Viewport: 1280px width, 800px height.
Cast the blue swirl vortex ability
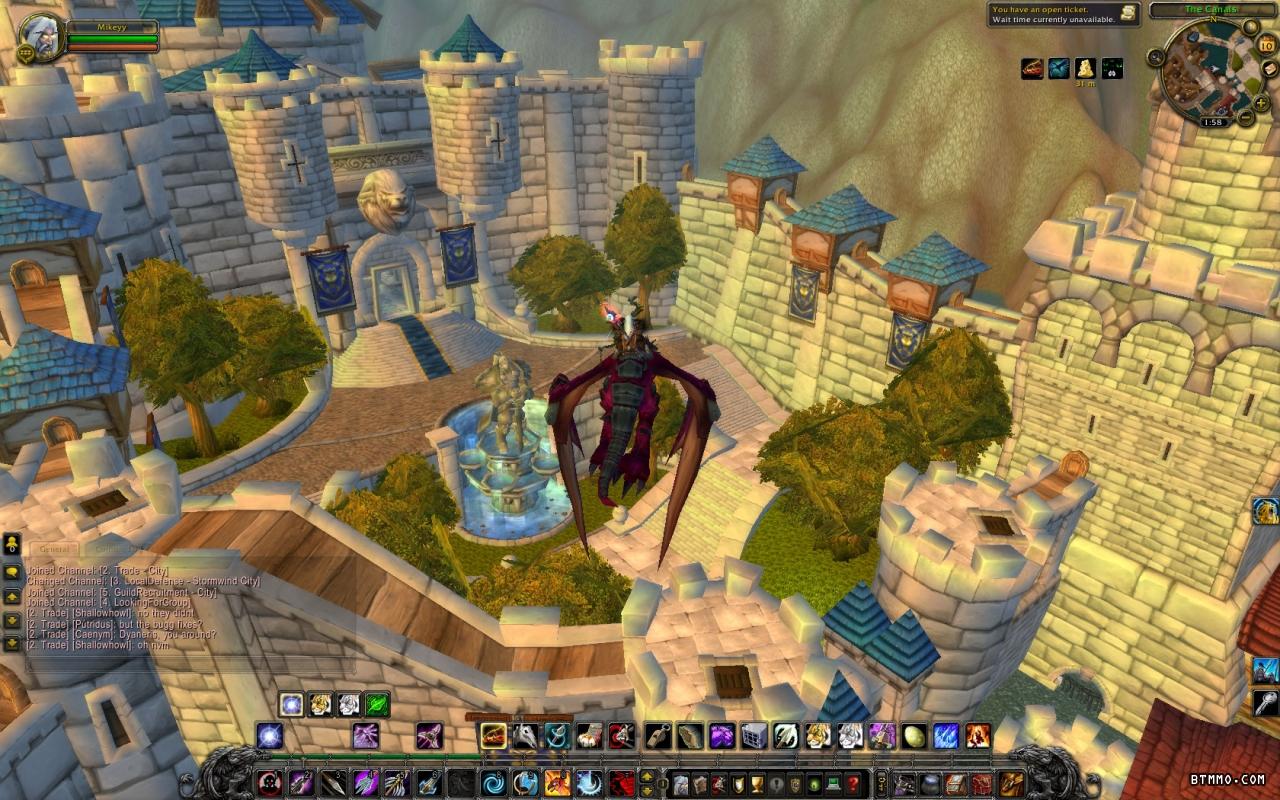(x=494, y=783)
